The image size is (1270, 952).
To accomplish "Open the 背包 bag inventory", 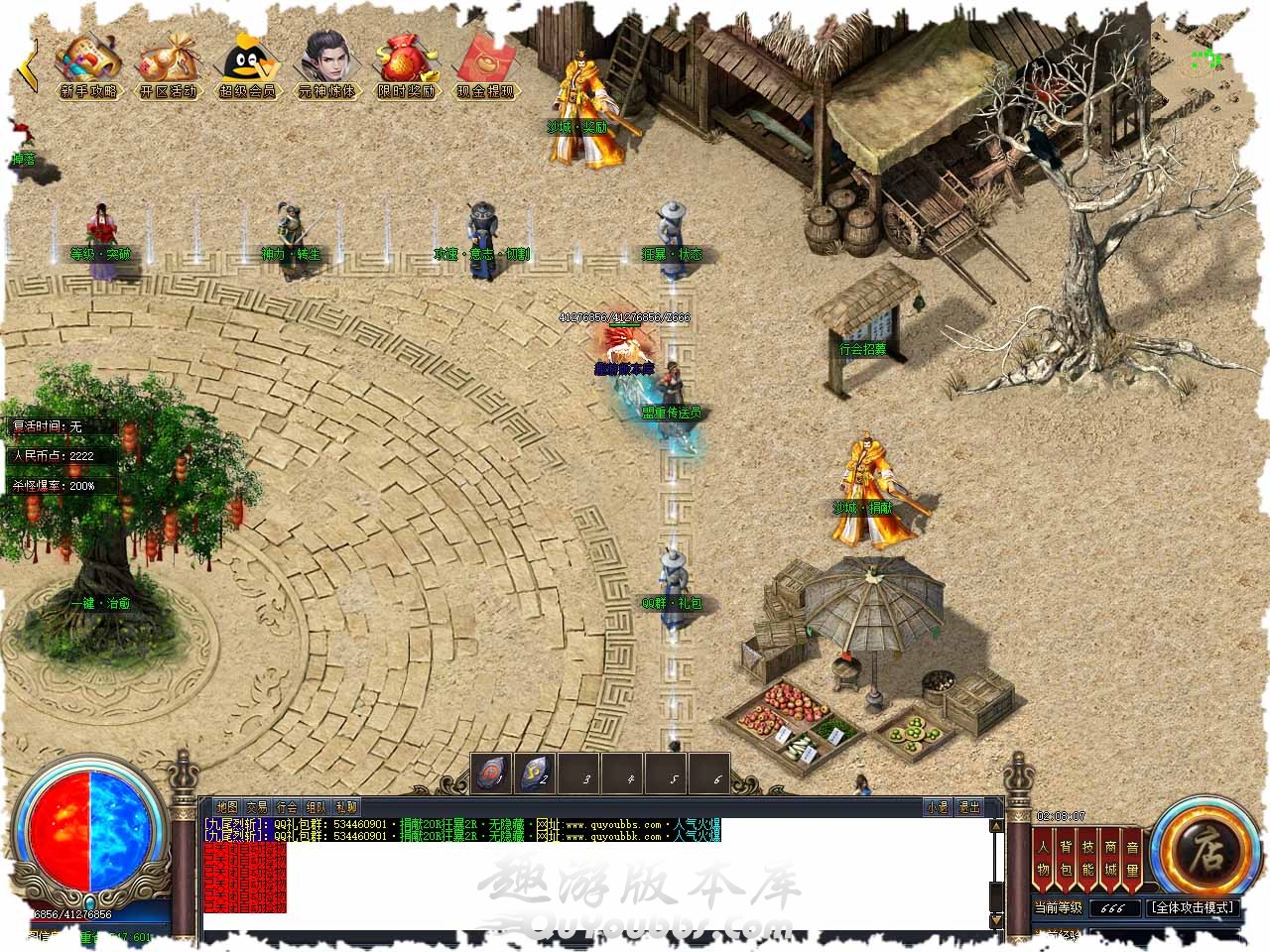I will [1066, 859].
